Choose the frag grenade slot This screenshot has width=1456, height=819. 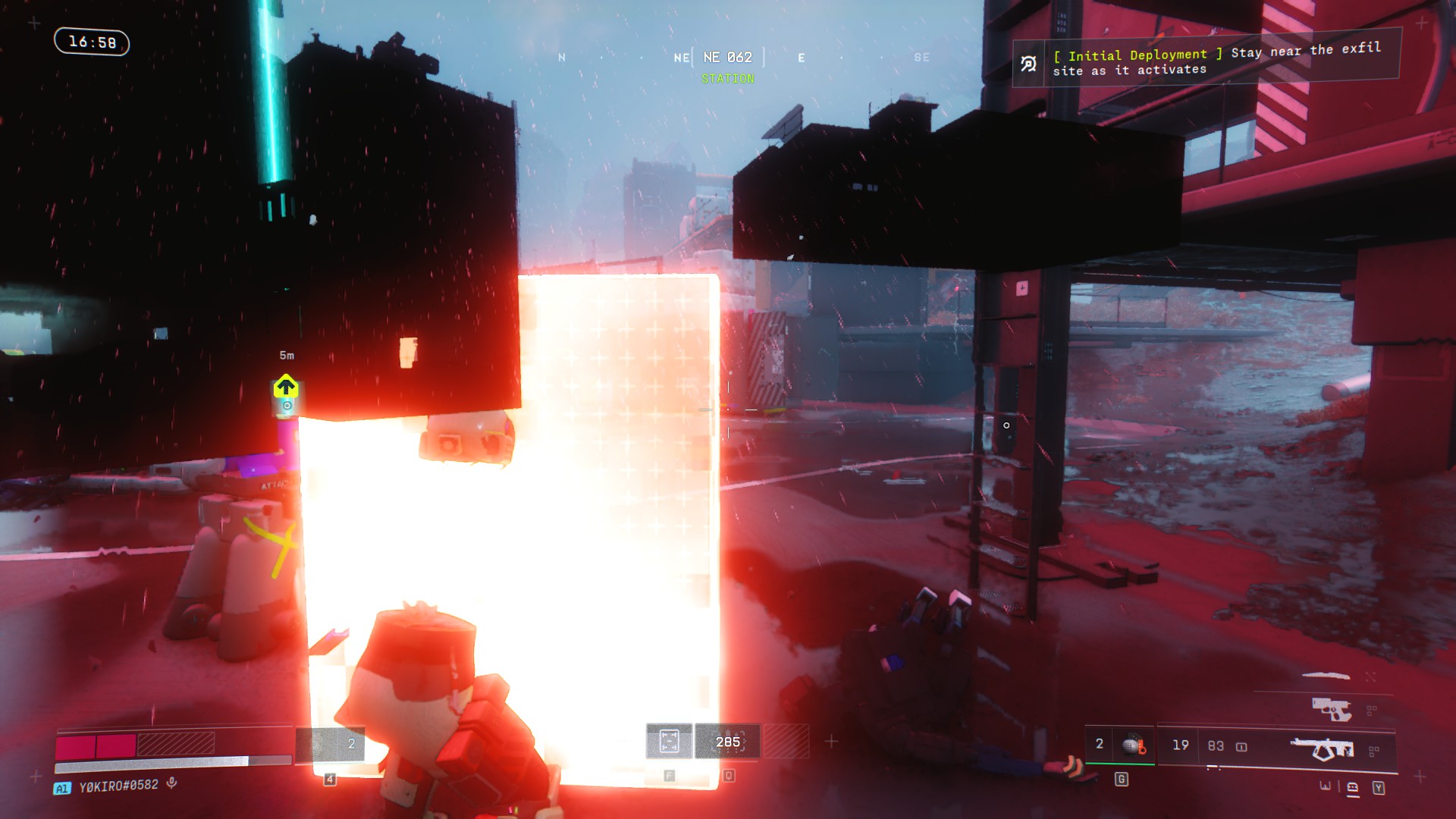pyautogui.click(x=1133, y=745)
